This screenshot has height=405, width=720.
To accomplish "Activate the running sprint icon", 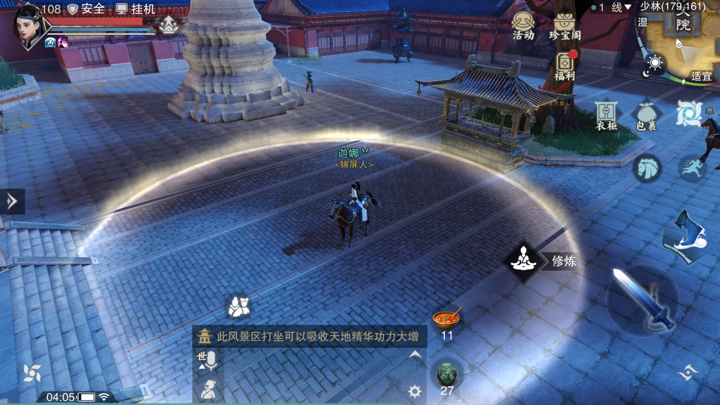I will [x=690, y=167].
